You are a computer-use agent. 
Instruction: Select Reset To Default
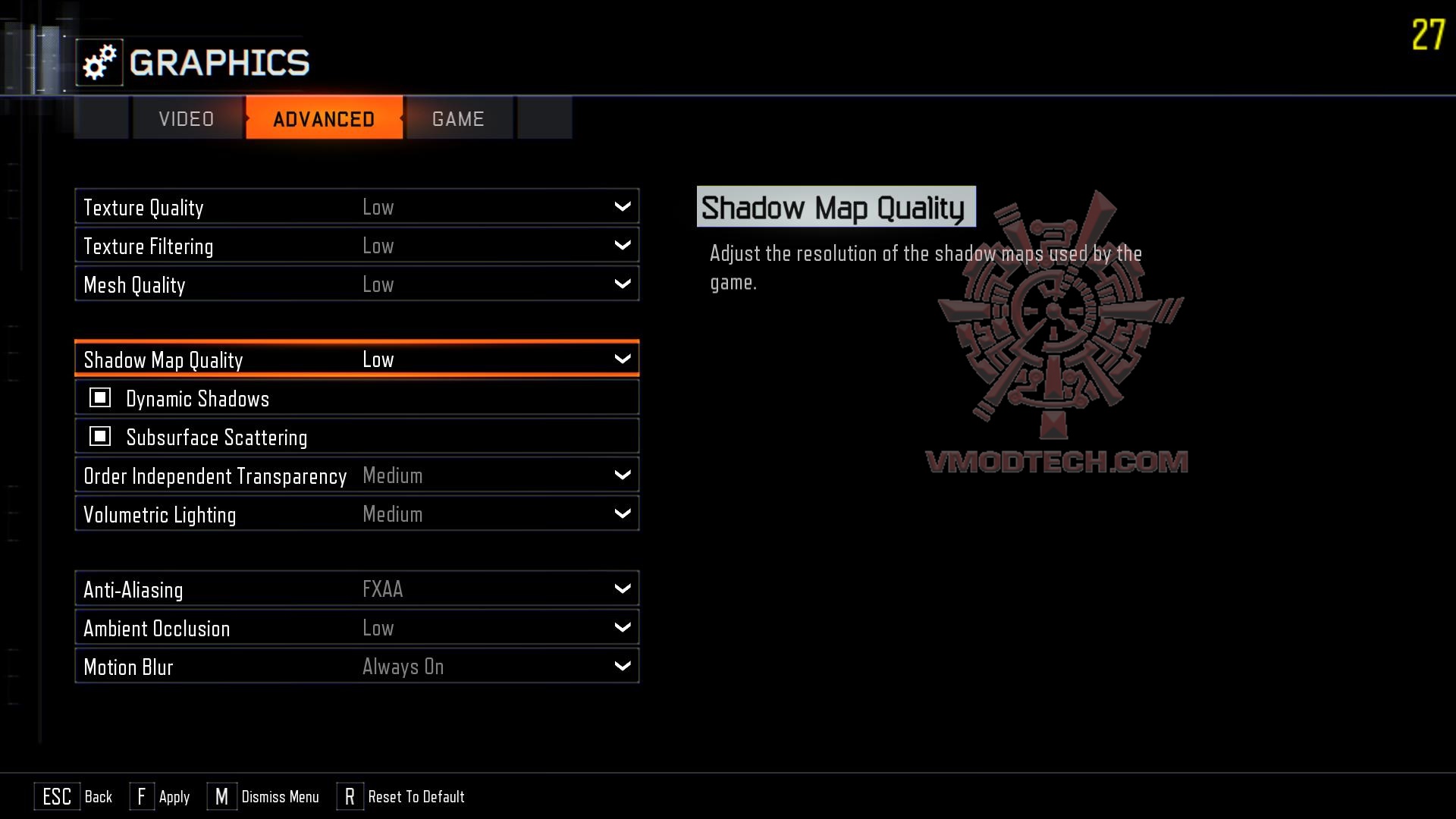click(401, 796)
